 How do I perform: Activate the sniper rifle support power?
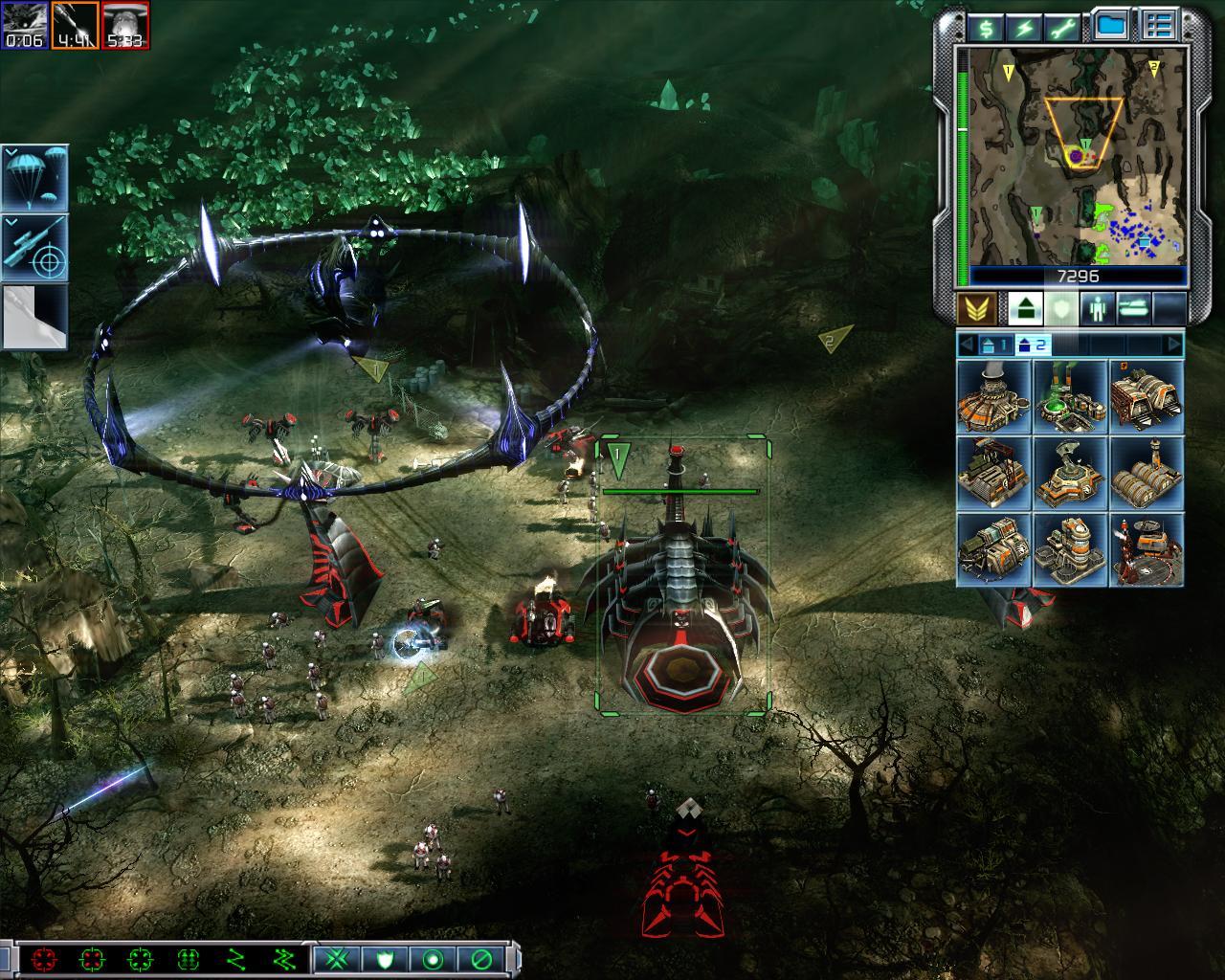pyautogui.click(x=34, y=247)
